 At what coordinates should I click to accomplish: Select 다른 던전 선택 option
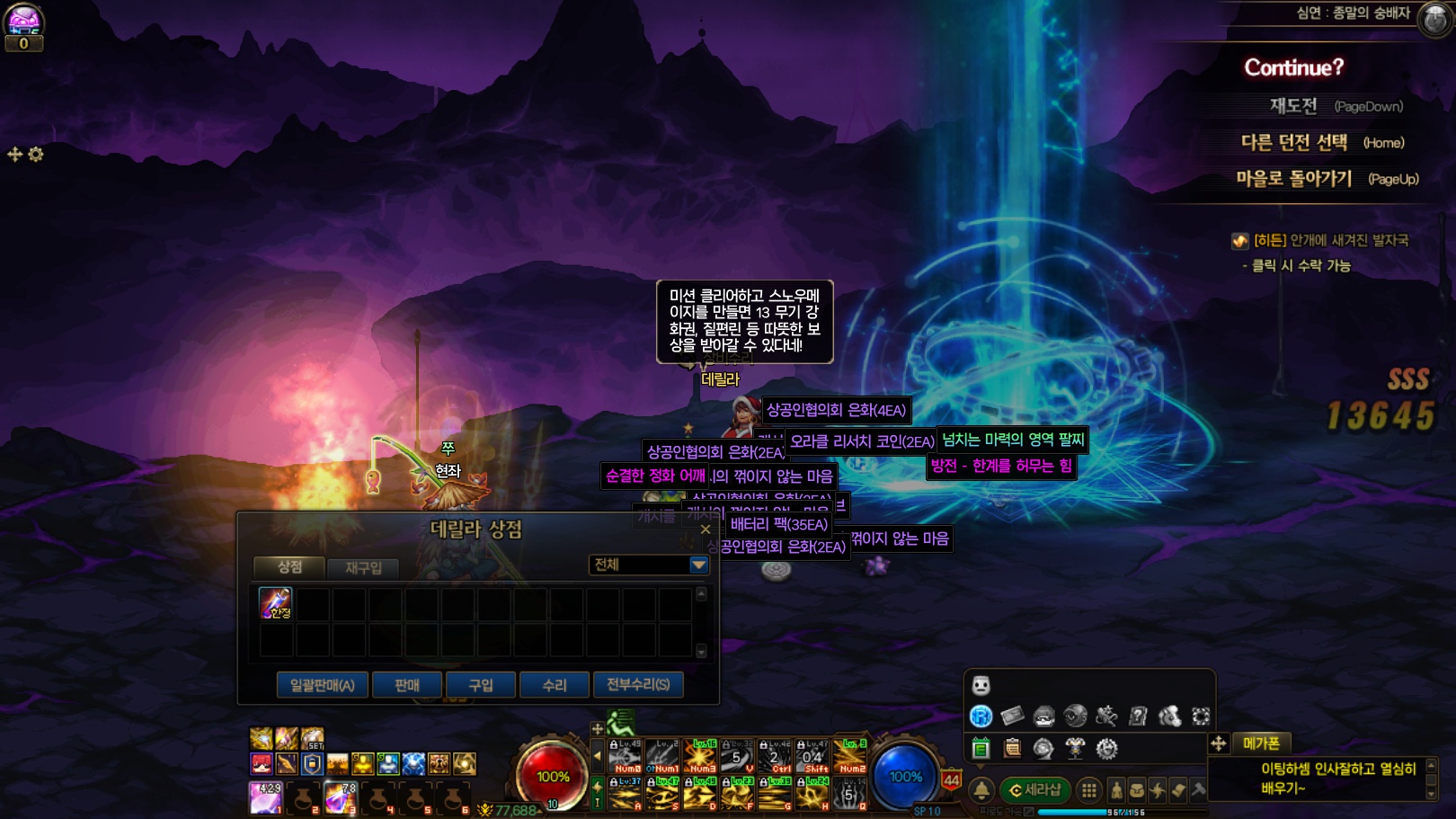pos(1294,142)
